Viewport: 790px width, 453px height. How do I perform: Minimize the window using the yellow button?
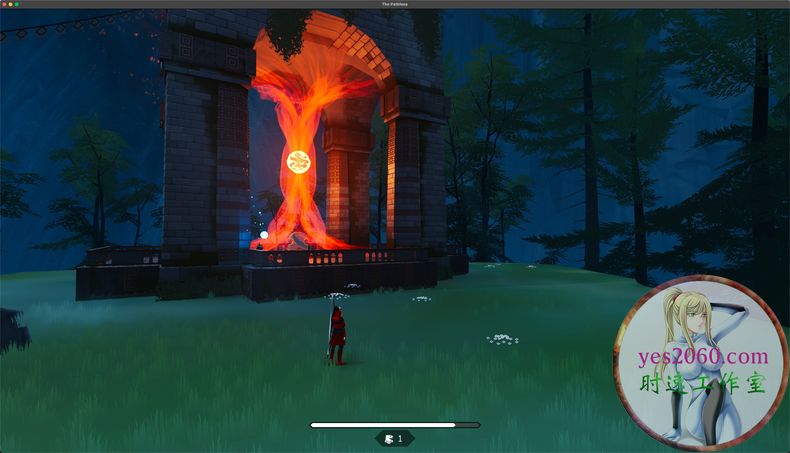point(10,4)
